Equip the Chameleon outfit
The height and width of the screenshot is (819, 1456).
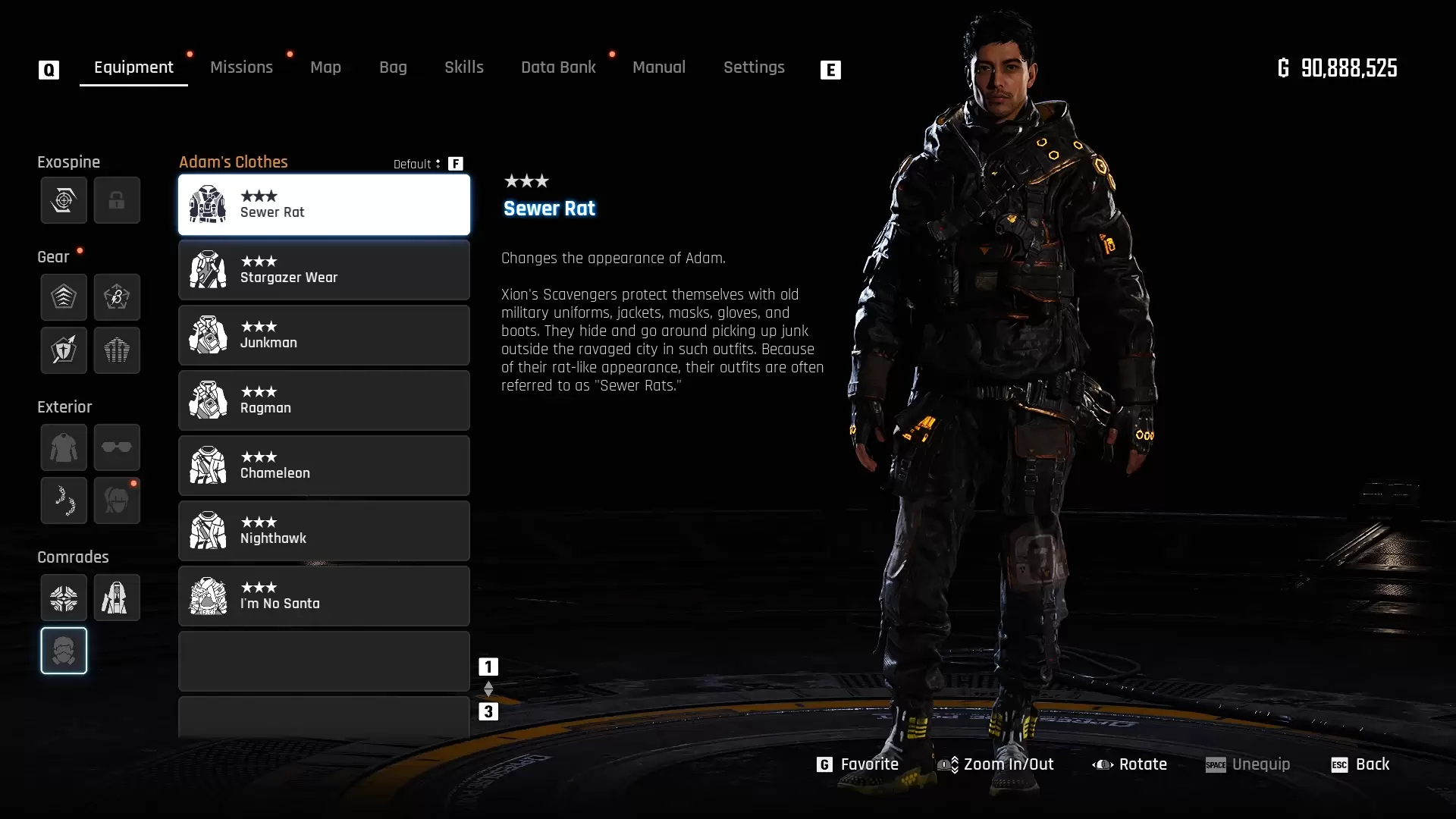324,466
